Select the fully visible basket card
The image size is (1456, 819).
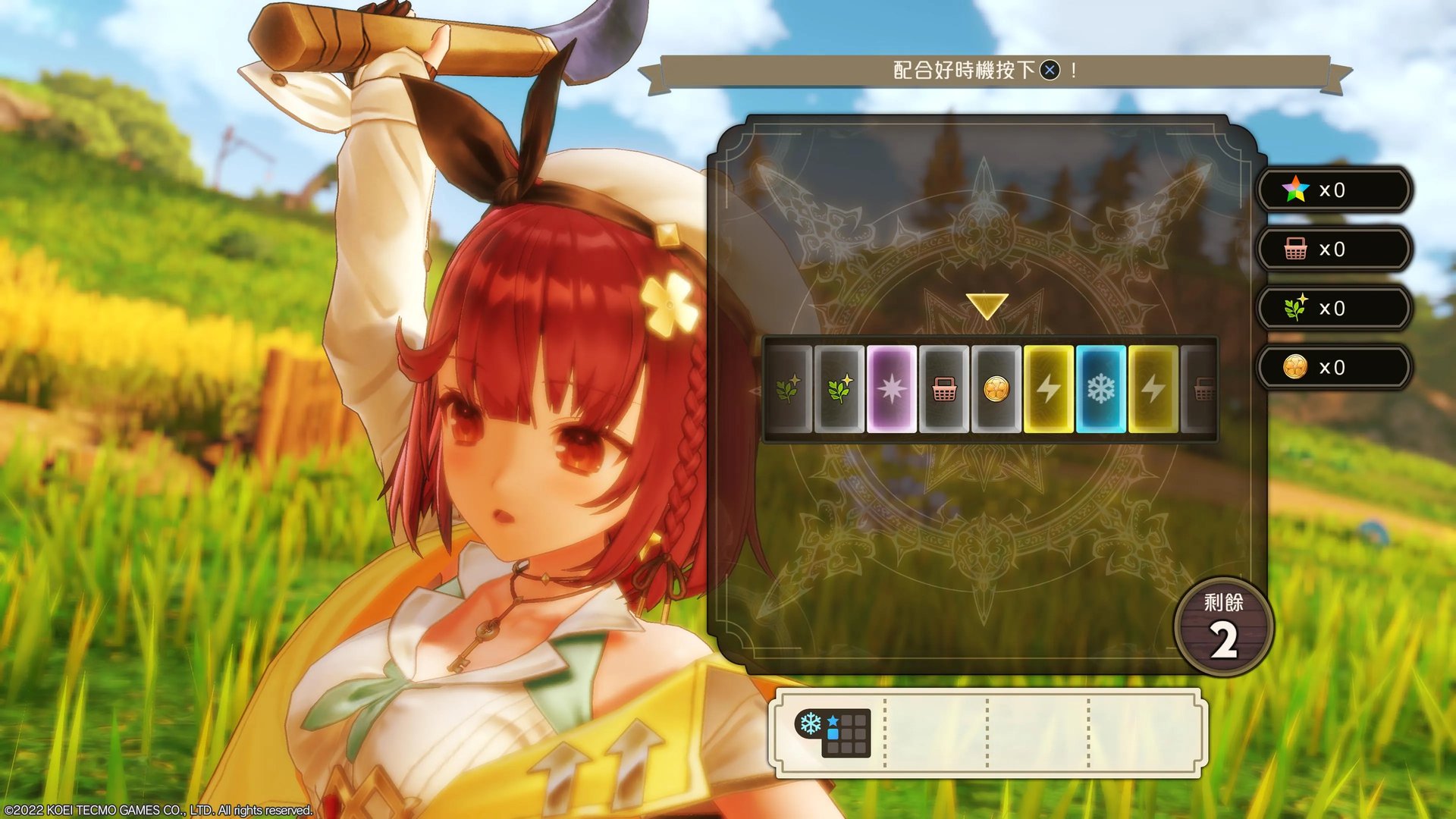(944, 389)
